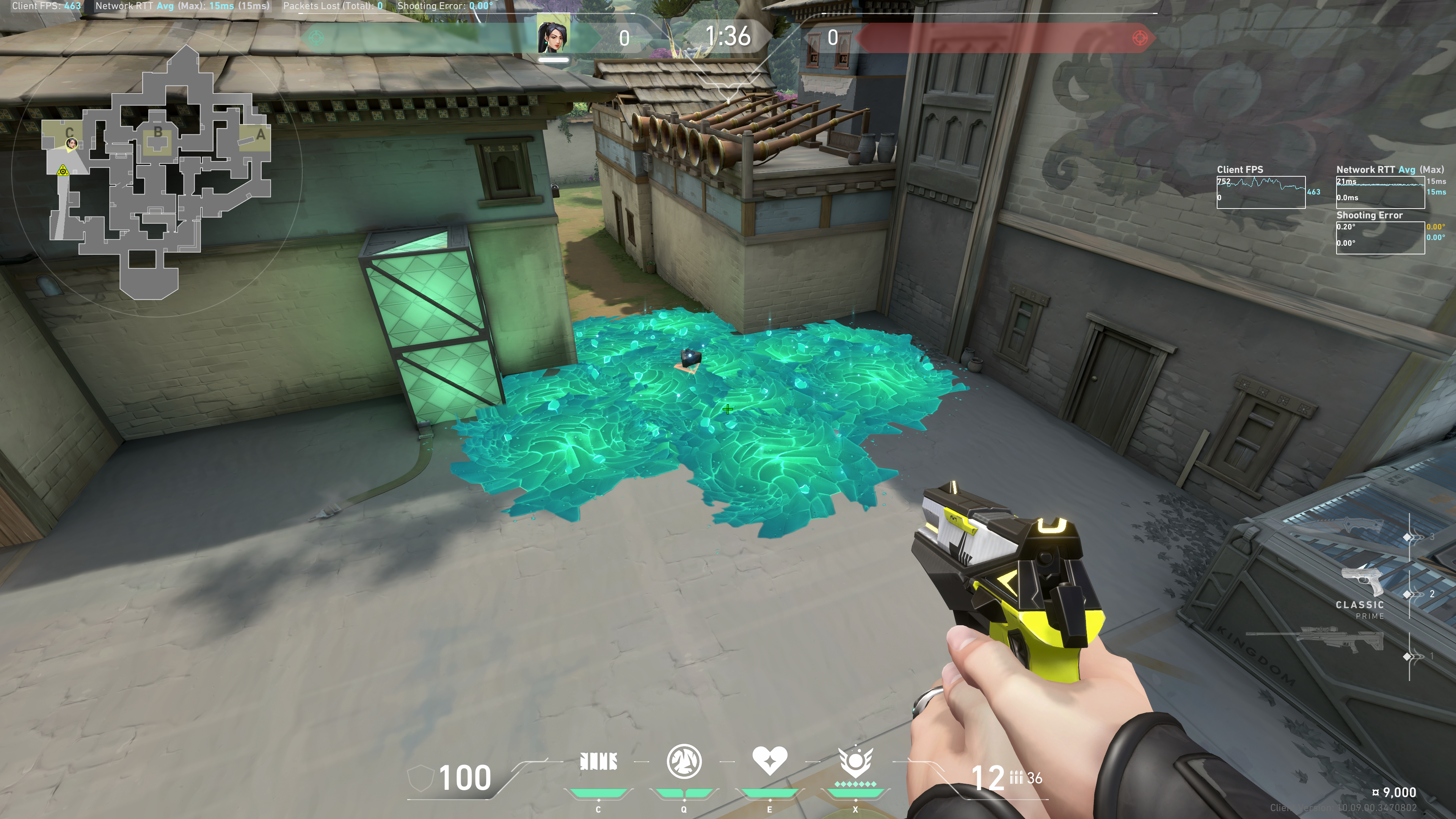The width and height of the screenshot is (1456, 819).
Task: Select the Classic Prime pistol slot
Action: coord(1363,582)
